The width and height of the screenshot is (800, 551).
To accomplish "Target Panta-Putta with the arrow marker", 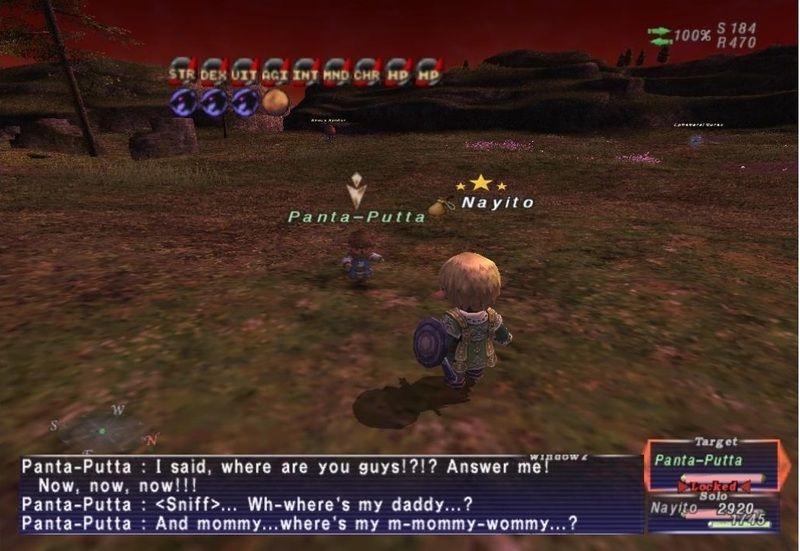I will click(x=355, y=190).
